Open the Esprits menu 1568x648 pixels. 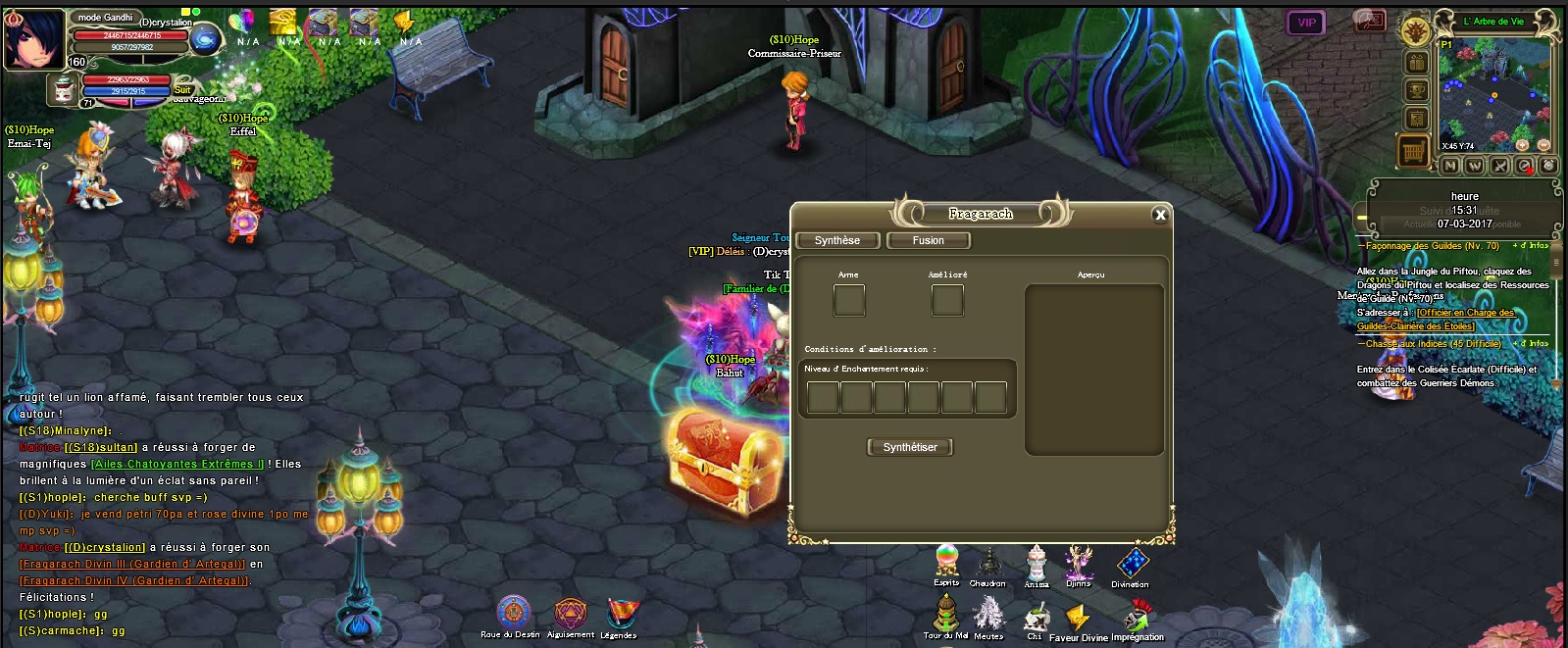[x=946, y=562]
